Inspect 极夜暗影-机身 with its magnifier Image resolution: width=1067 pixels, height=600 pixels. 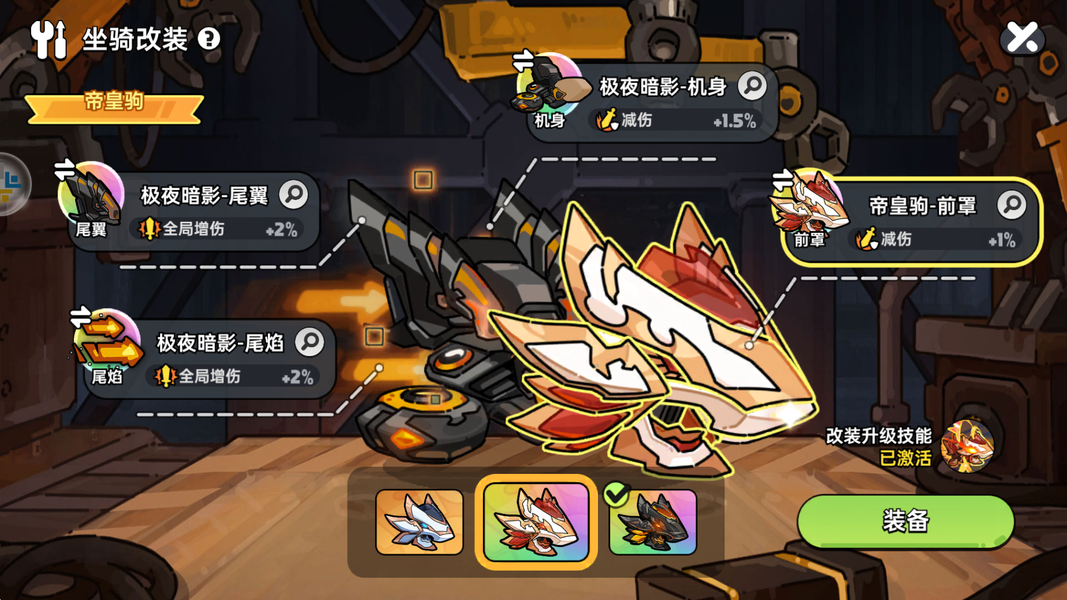click(752, 87)
